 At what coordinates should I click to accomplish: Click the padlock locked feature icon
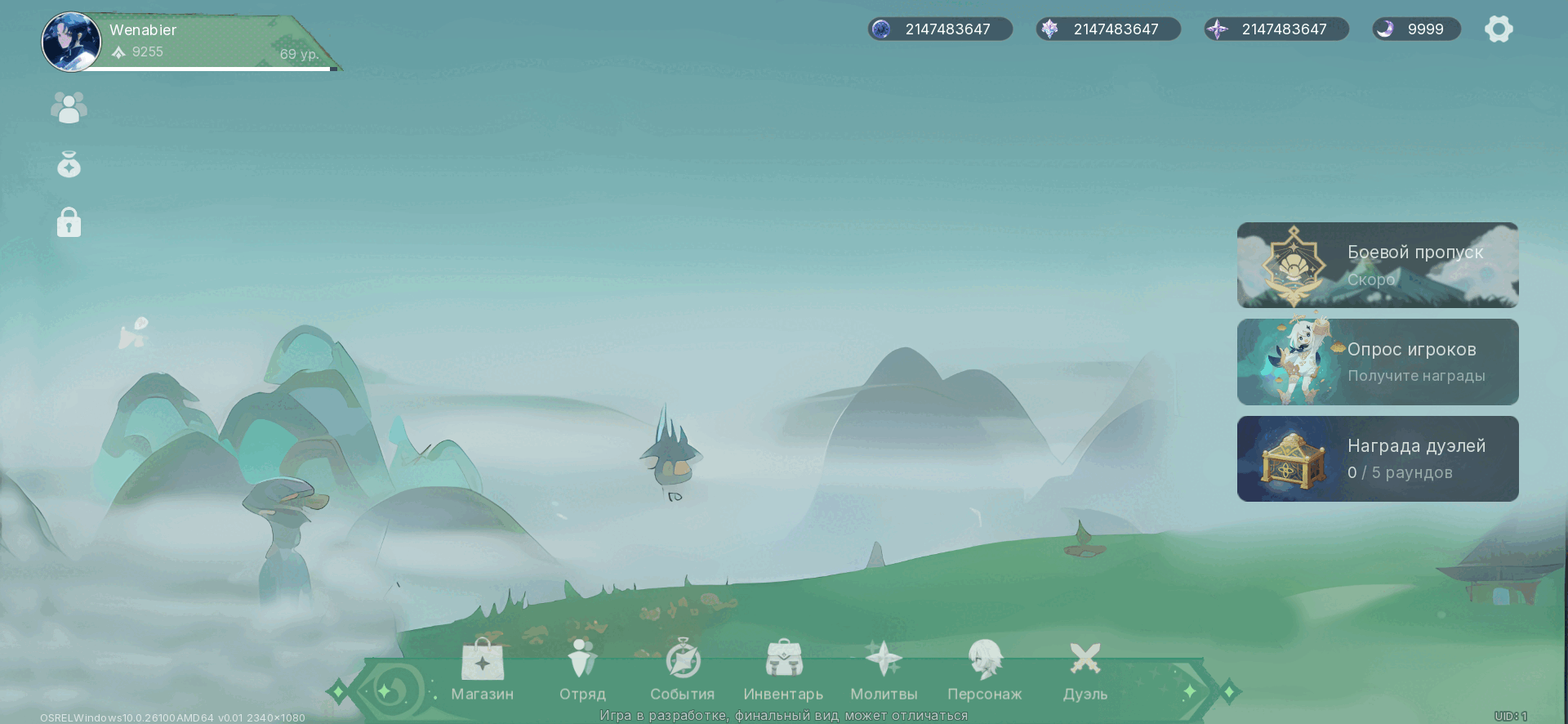click(x=69, y=222)
